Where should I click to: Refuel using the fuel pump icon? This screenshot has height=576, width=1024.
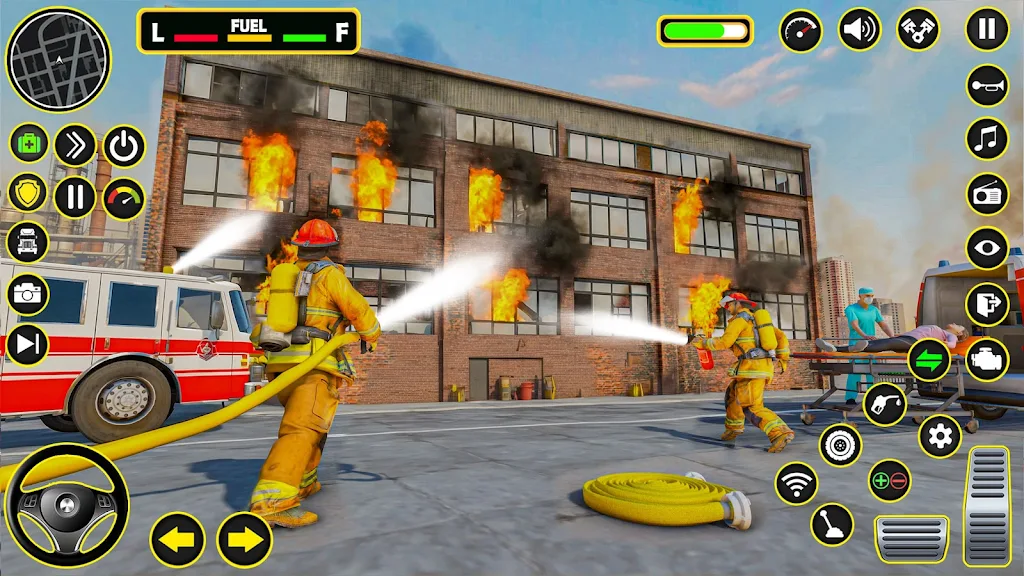coord(885,404)
